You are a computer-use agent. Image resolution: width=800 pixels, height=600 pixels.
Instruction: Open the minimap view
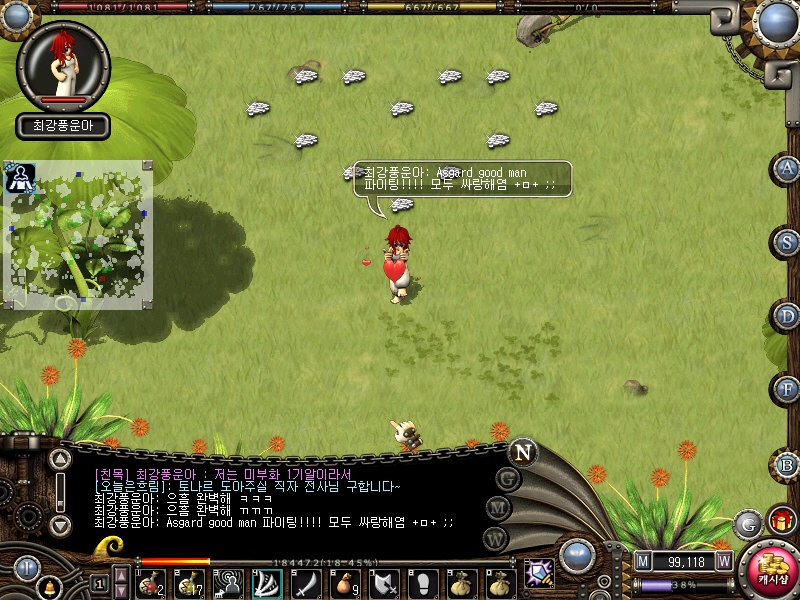[78, 235]
